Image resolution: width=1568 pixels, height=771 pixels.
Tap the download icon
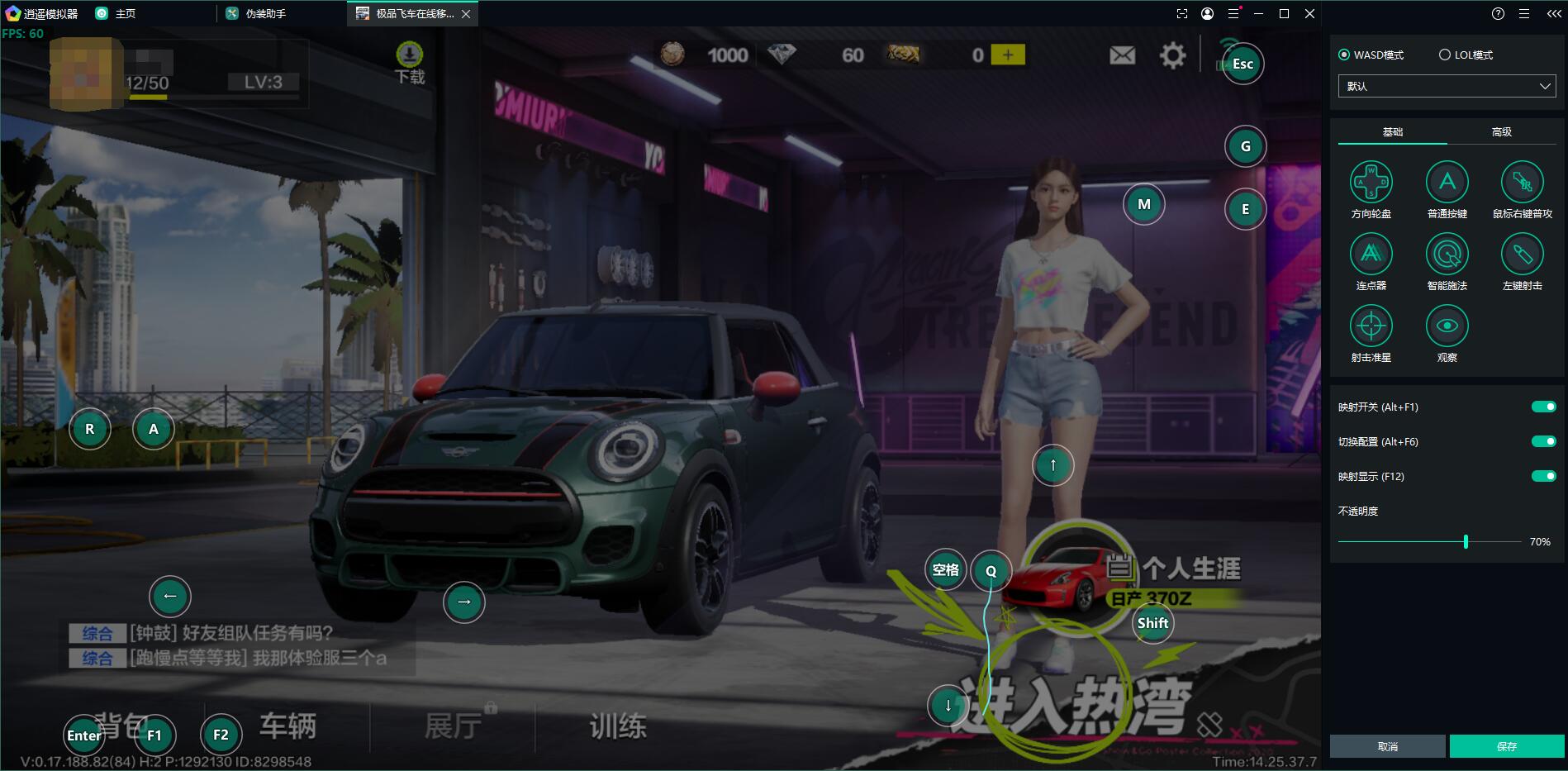pyautogui.click(x=410, y=56)
